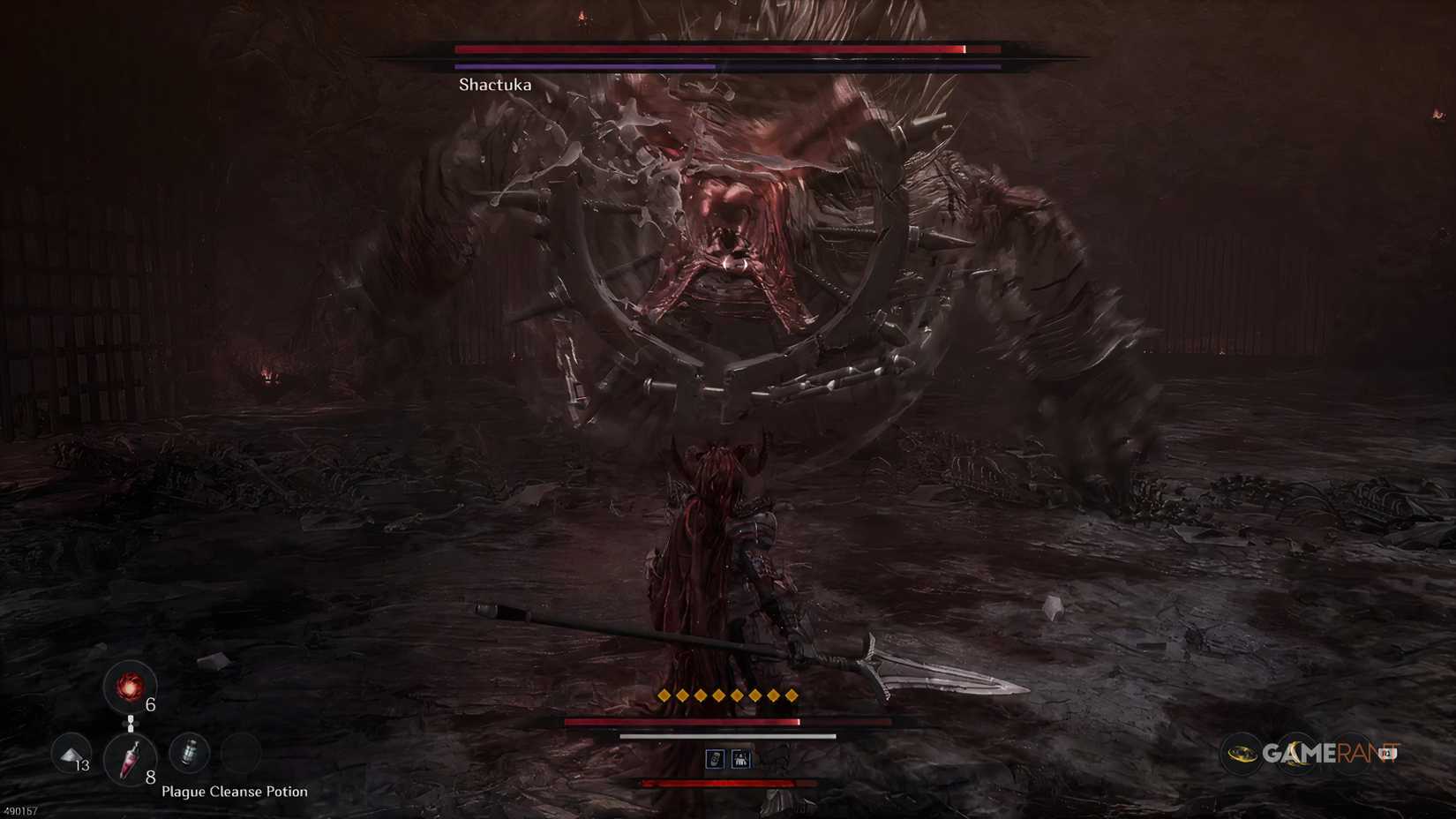Select the red orb spell icon showing 6 charges
This screenshot has height=819, width=1456.
130,689
